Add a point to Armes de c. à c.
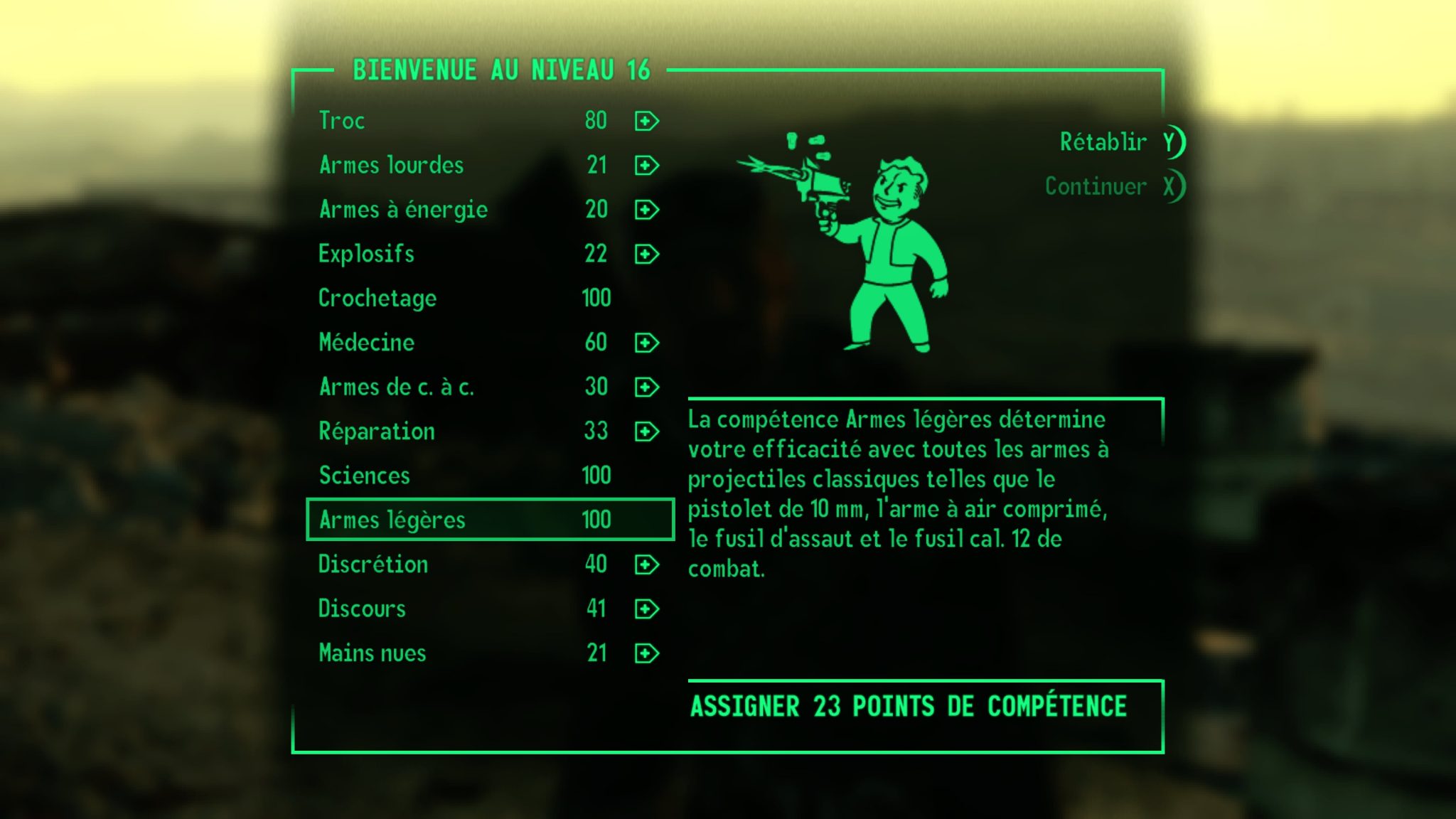The width and height of the screenshot is (1456, 819). point(646,387)
